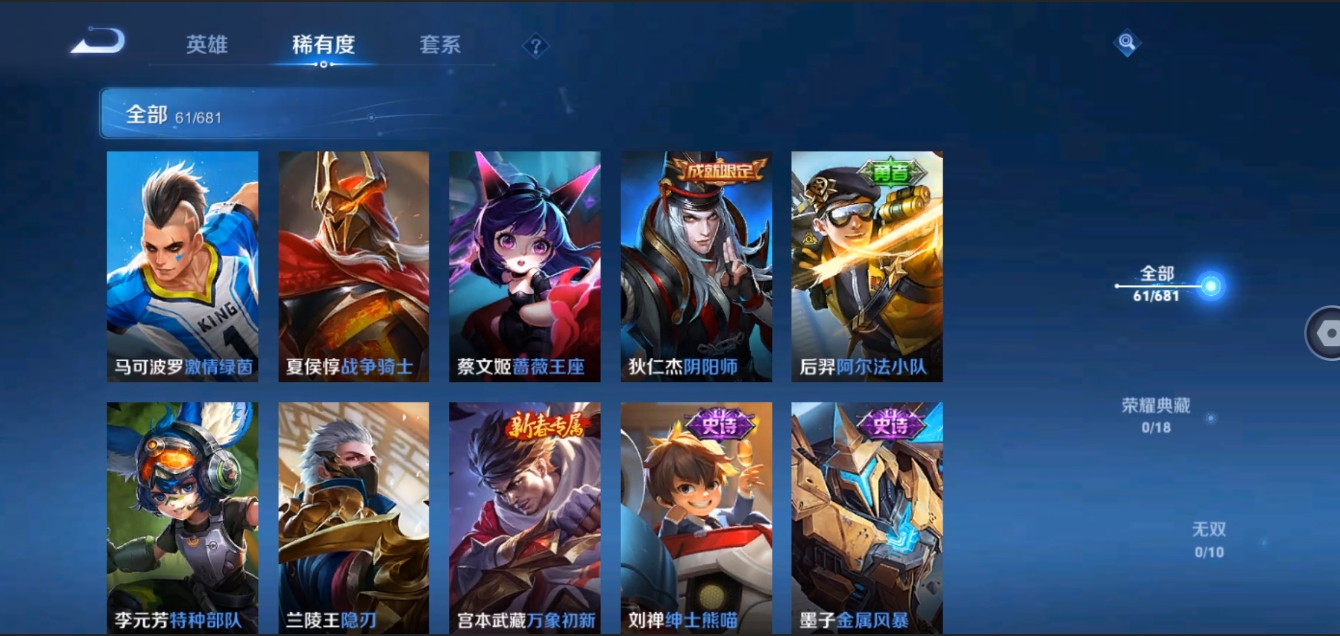Pick the 刘禅 绅士熊喵 skin card
1340x636 pixels.
(x=696, y=517)
